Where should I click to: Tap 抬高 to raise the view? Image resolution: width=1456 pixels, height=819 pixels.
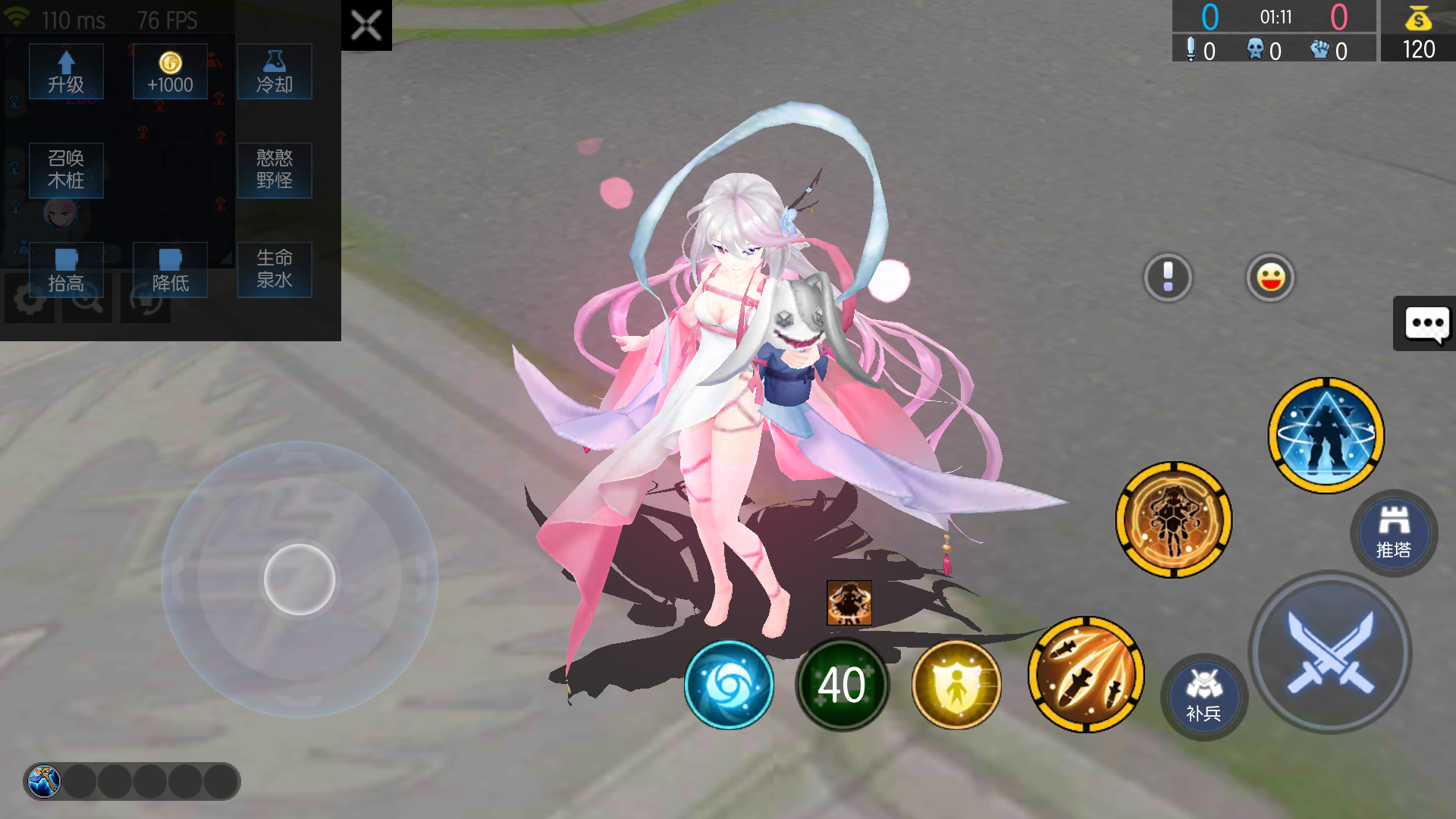click(66, 269)
